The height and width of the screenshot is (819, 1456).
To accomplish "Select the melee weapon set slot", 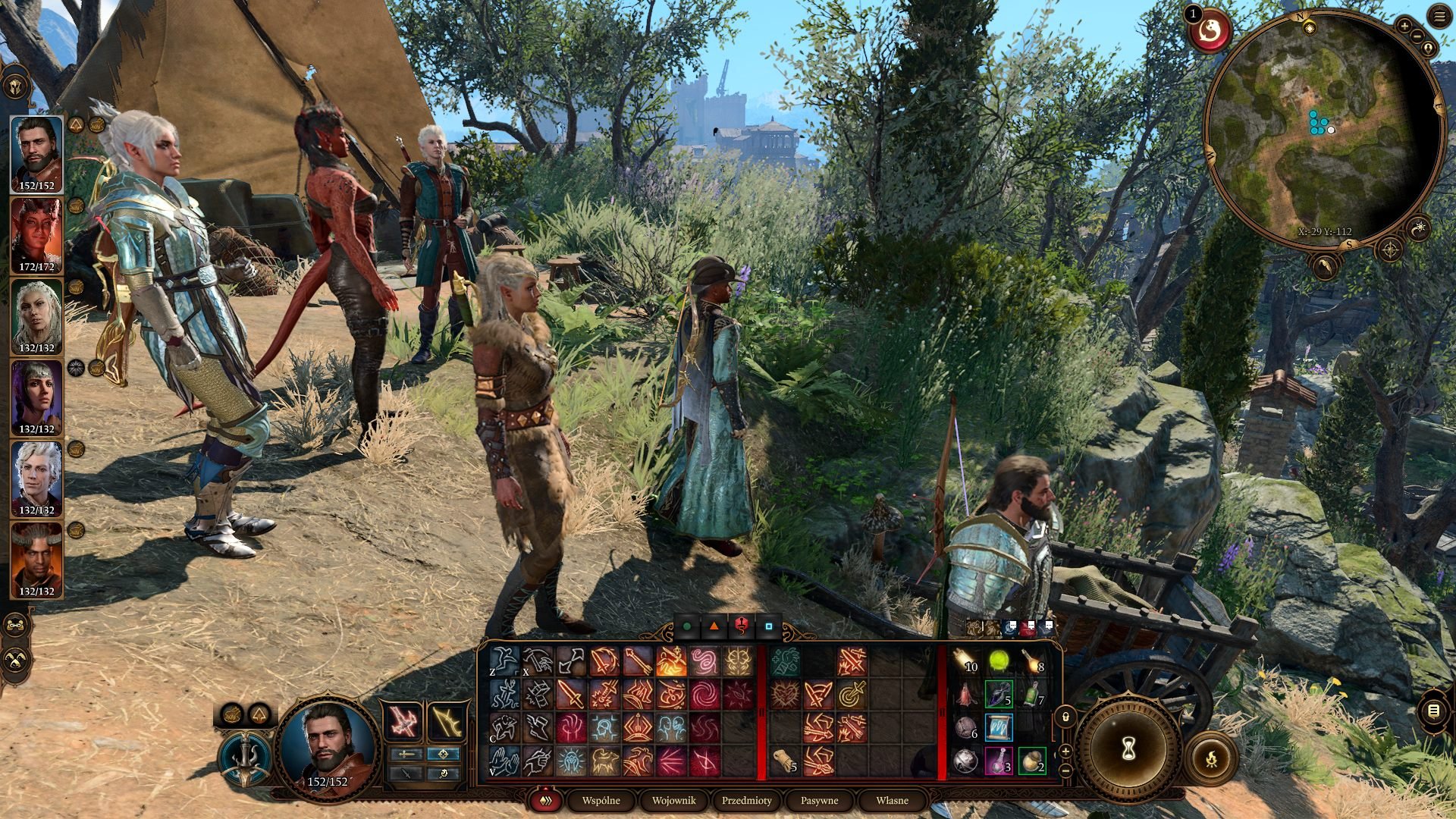I will point(403,721).
